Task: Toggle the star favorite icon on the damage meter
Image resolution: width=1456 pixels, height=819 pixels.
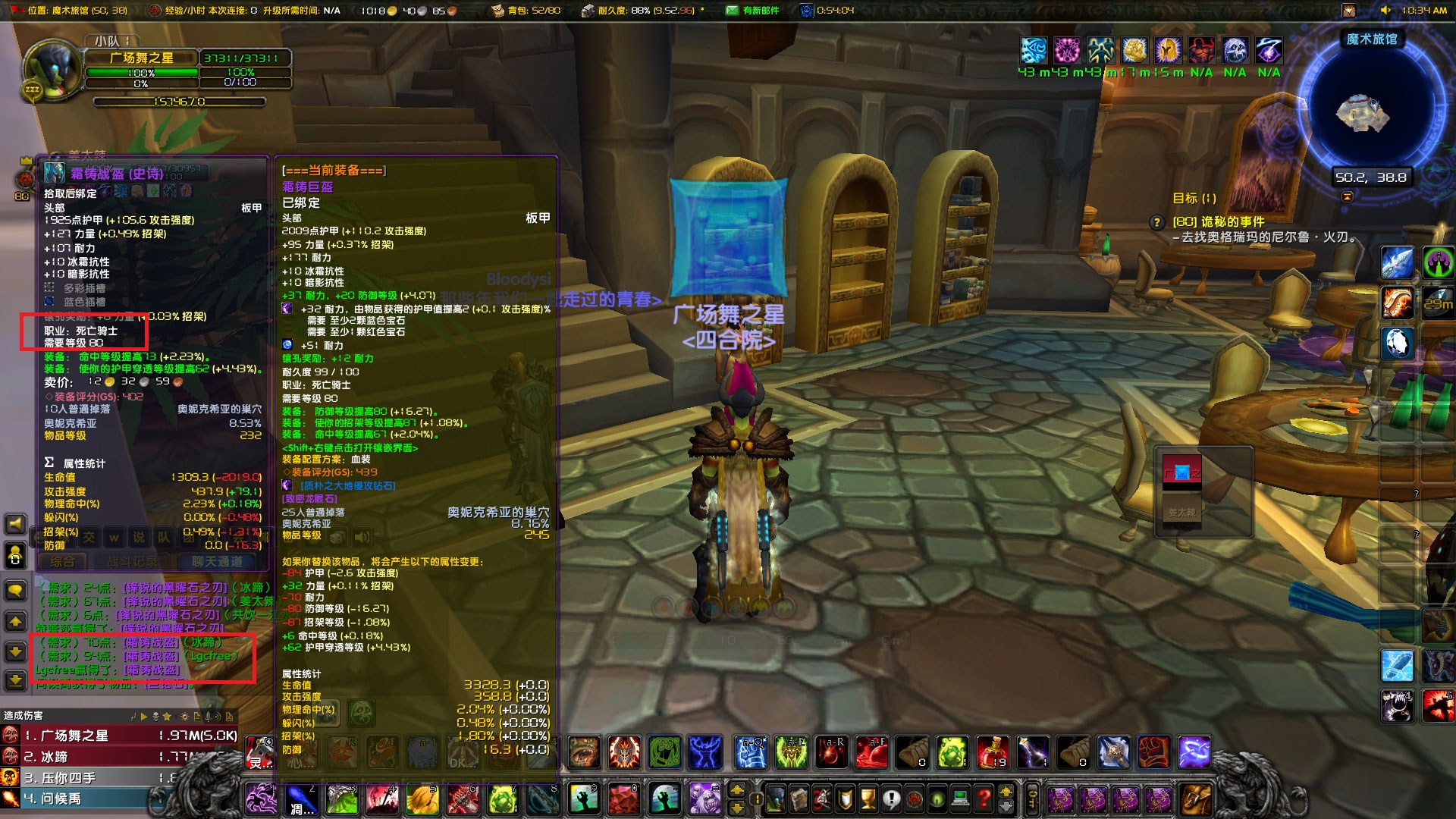Action: click(x=168, y=717)
